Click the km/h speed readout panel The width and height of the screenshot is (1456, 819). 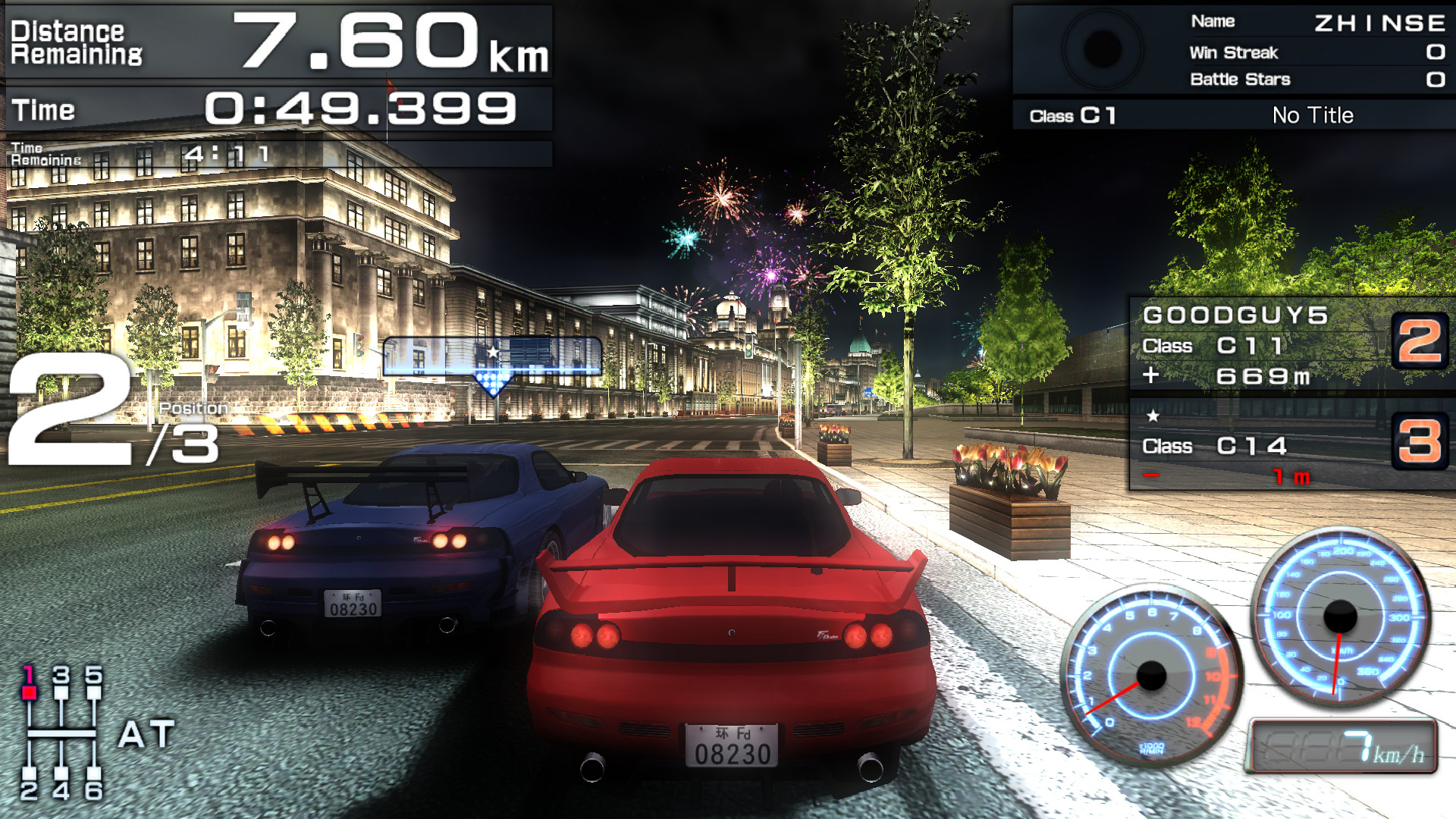pos(1345,747)
